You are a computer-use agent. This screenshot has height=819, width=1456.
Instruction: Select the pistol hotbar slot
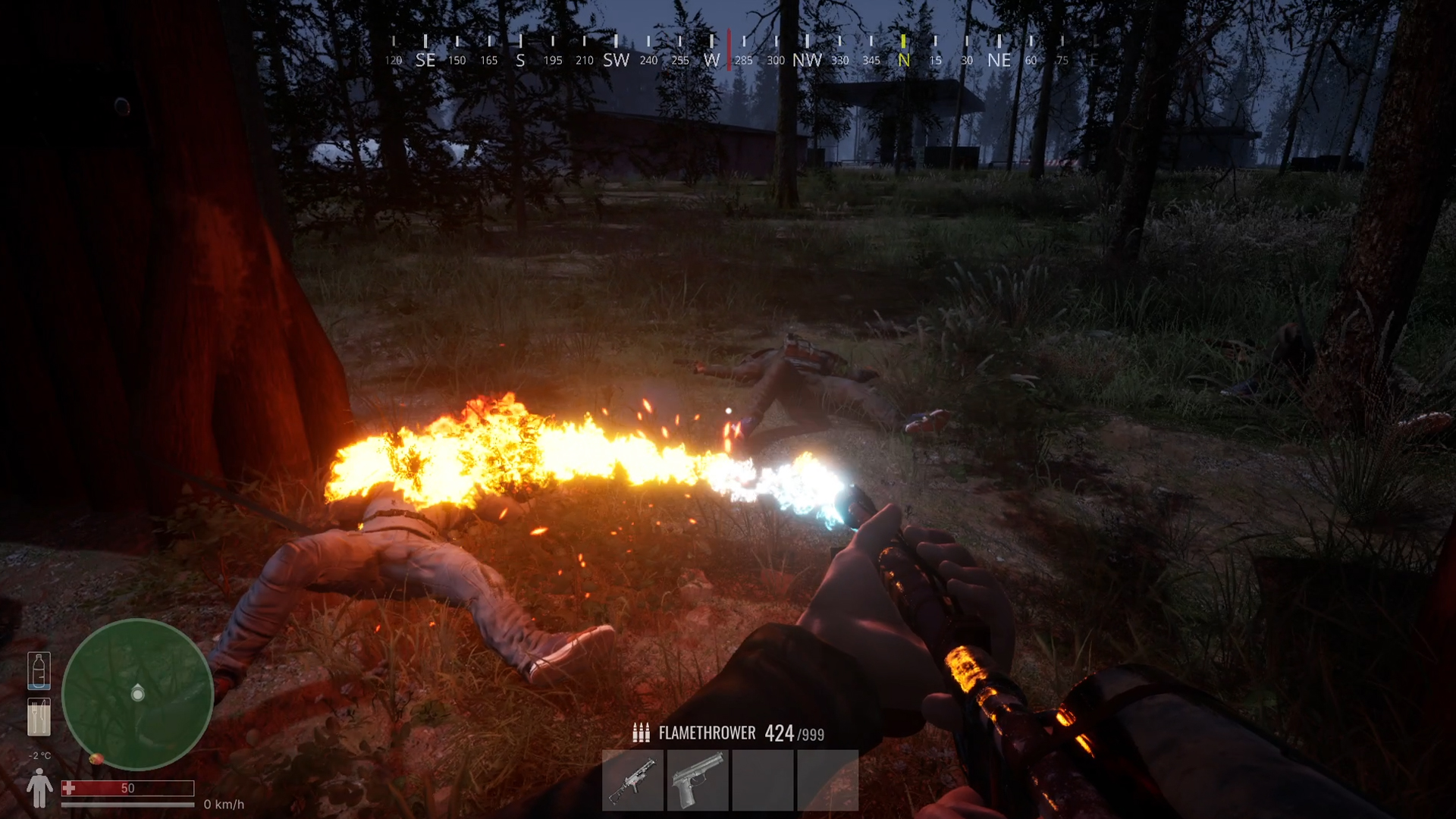pos(698,781)
